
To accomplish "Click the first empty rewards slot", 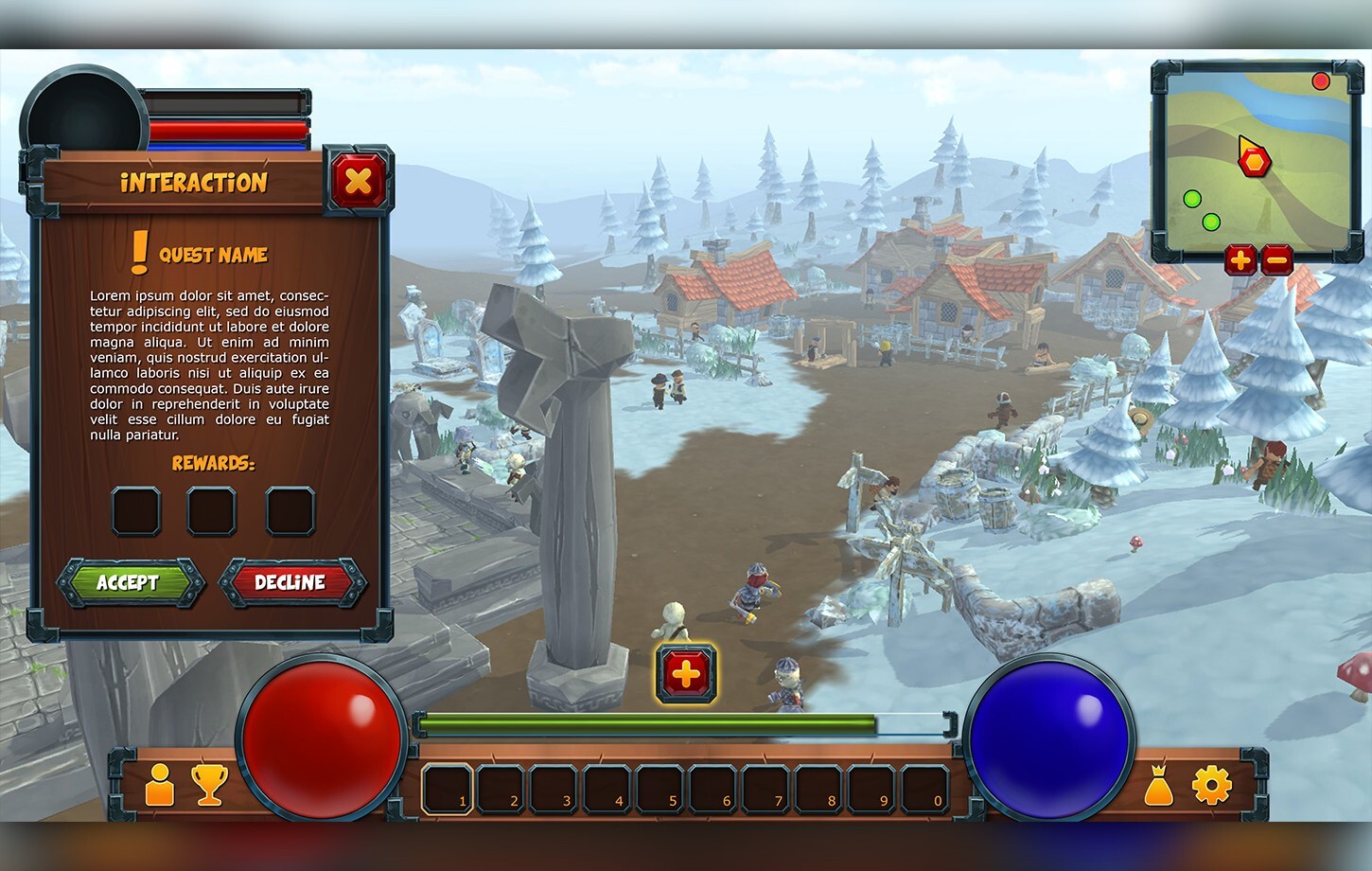I will (x=135, y=509).
